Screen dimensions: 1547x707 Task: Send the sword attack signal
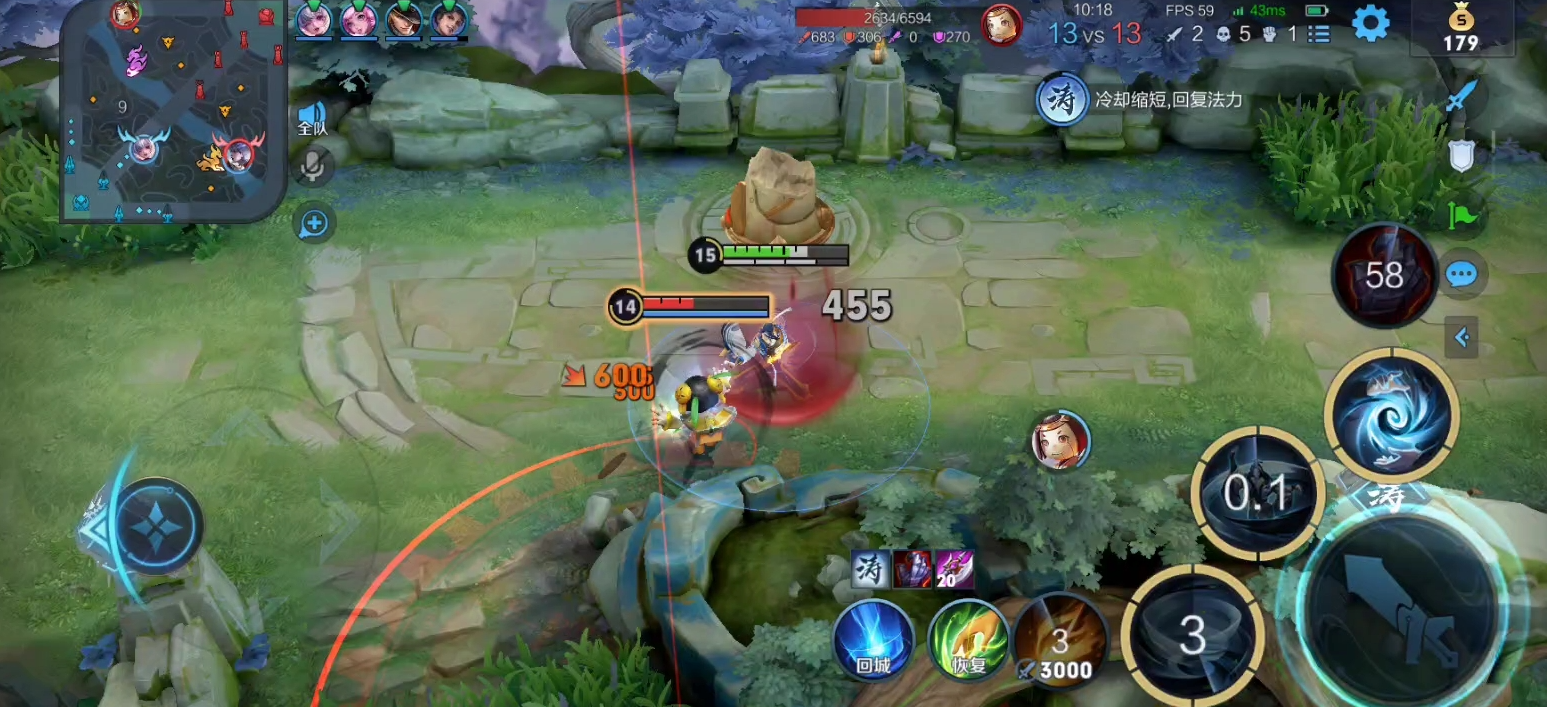point(1461,97)
